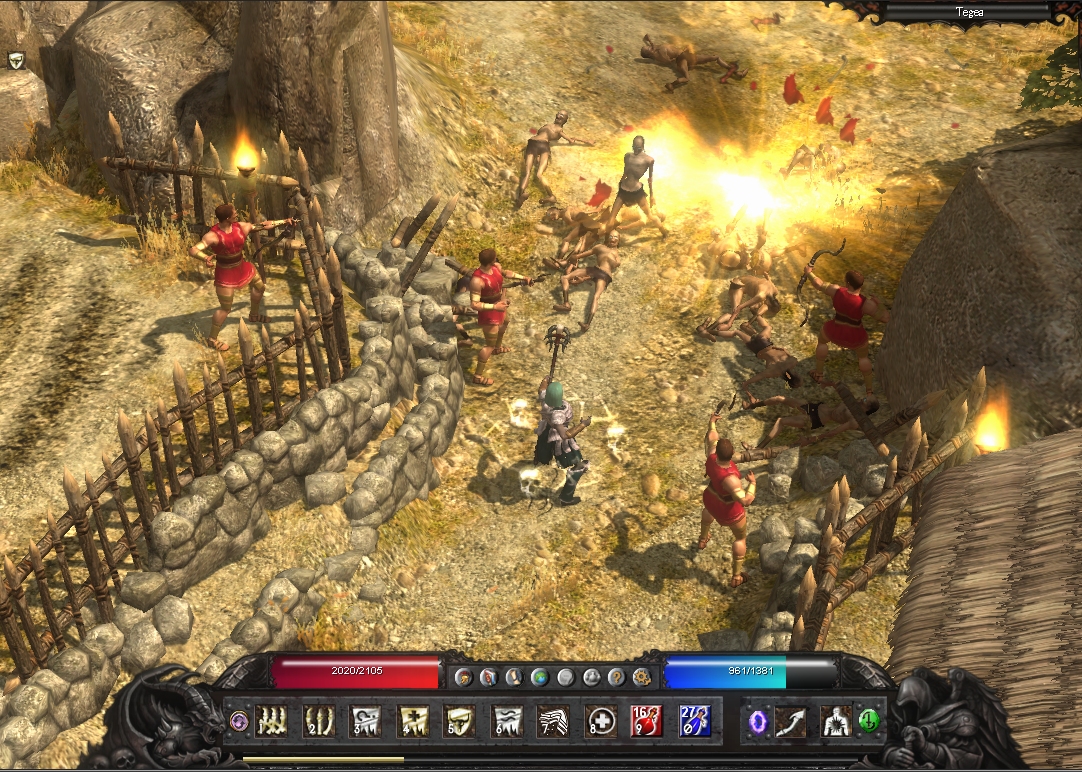Activate the skill in hotbar slot 1

[x=271, y=720]
